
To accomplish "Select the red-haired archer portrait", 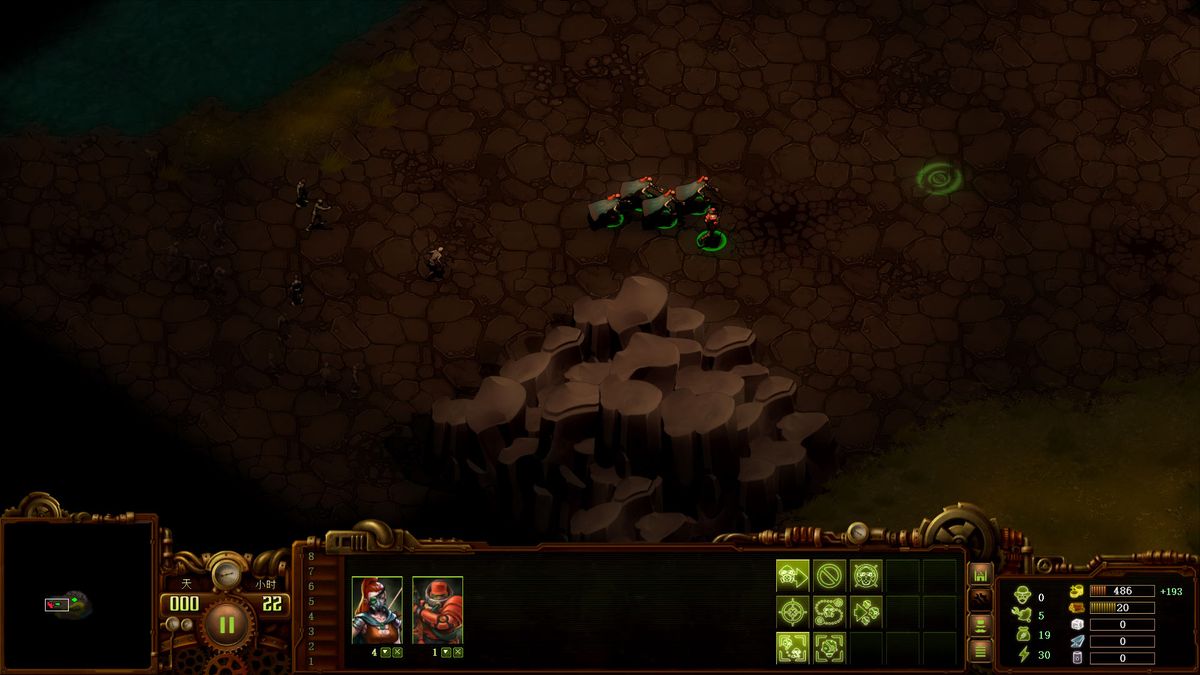I will [x=377, y=610].
